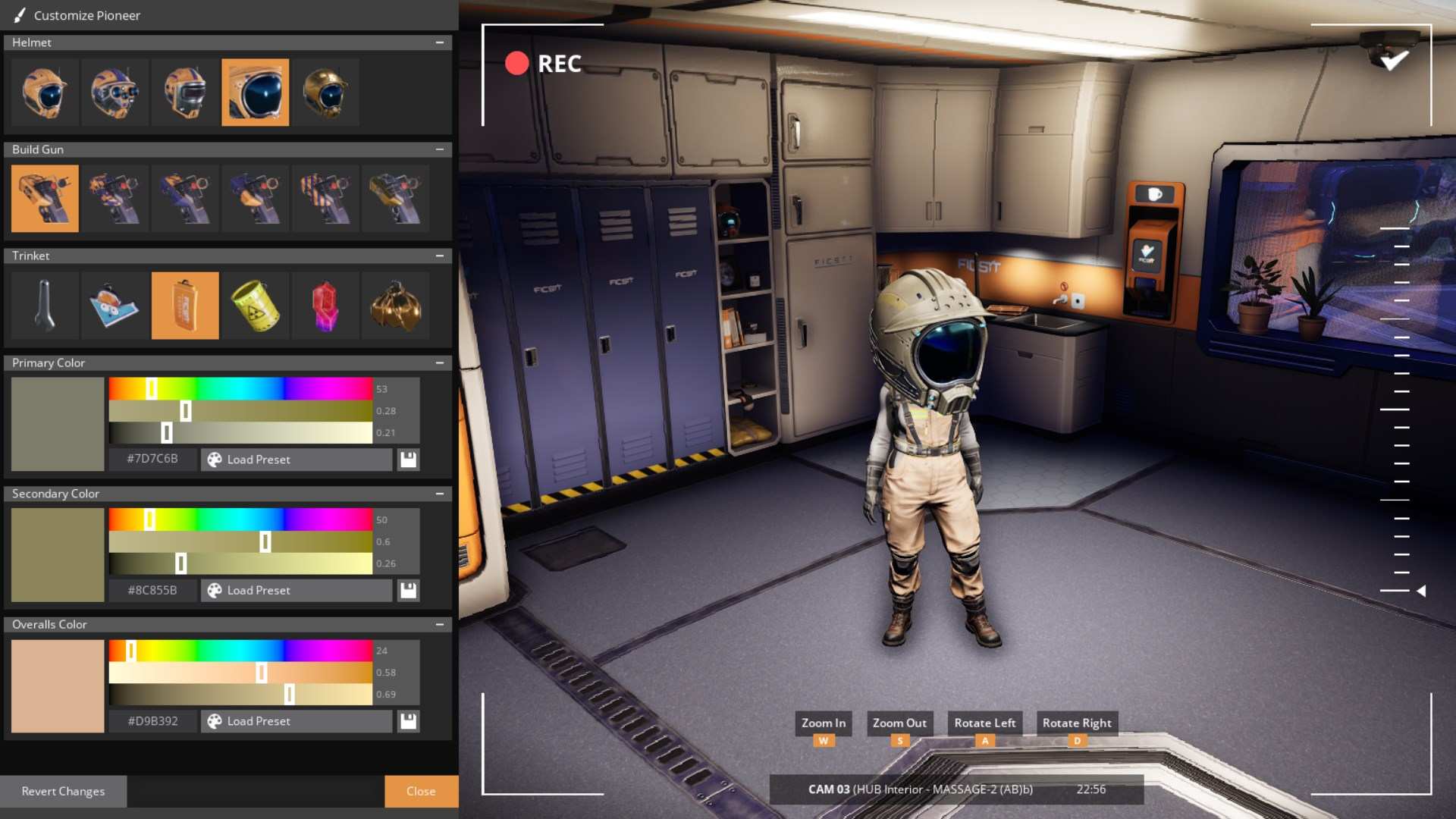Collapse the Helmet section

coord(441,42)
